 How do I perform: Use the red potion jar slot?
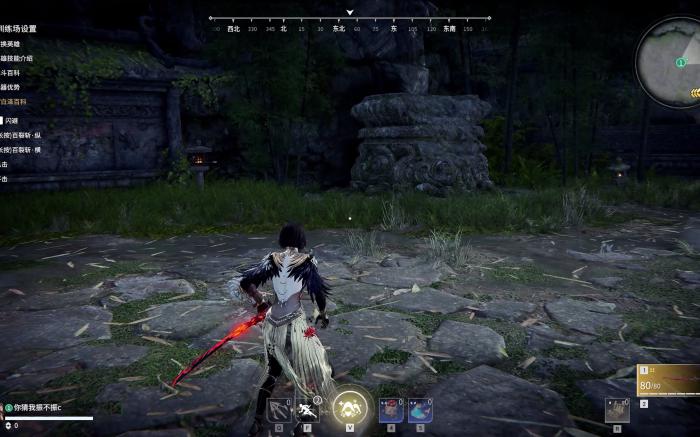click(x=390, y=409)
